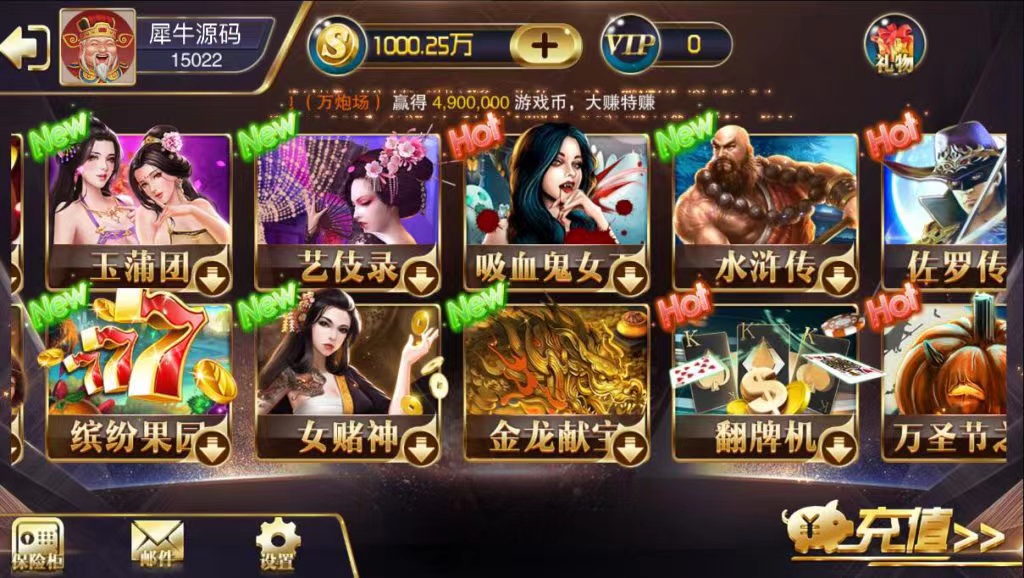Image resolution: width=1024 pixels, height=578 pixels.
Task: Open the 水浒传 game tile
Action: click(765, 212)
